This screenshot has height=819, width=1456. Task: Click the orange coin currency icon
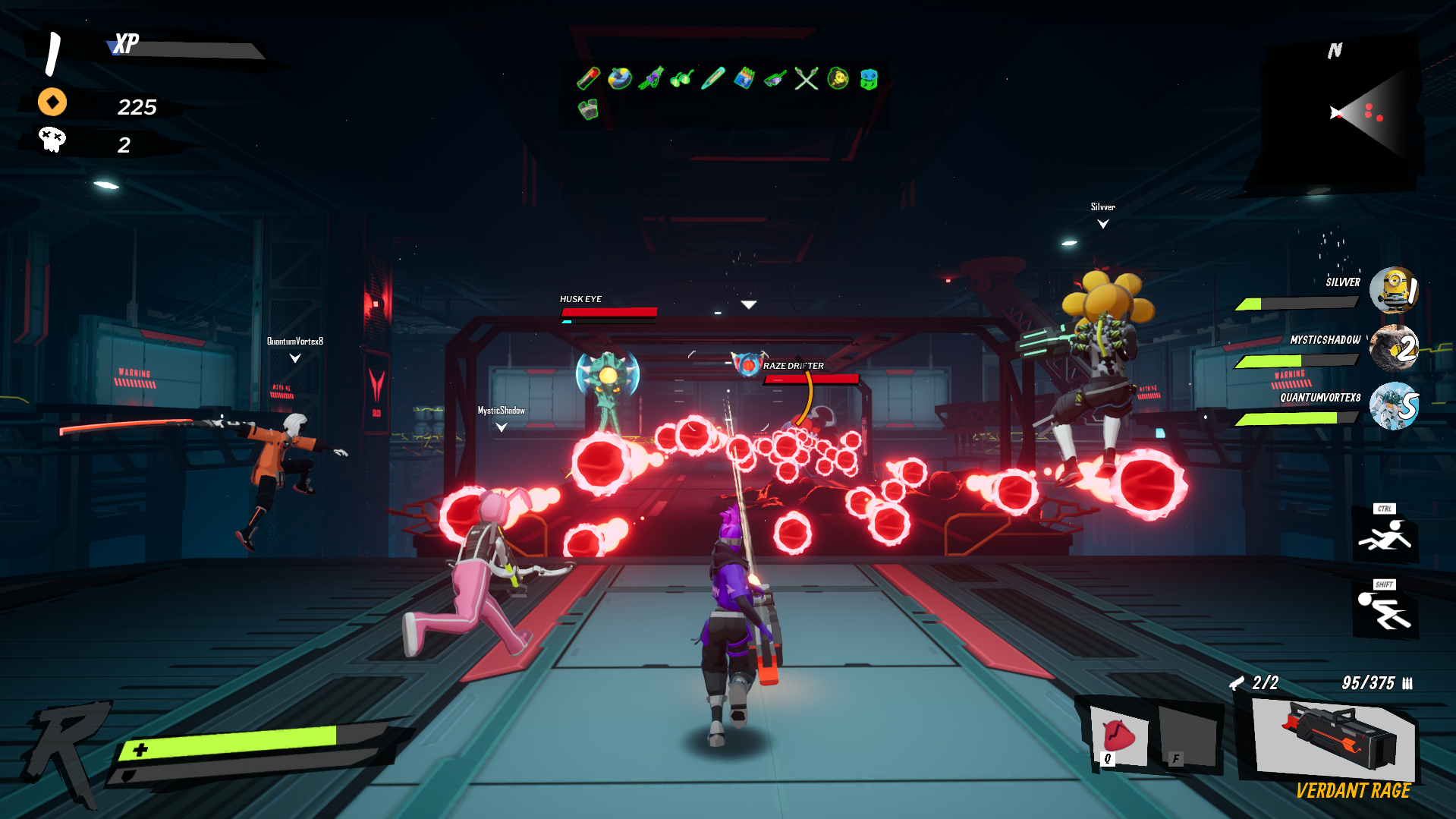[52, 102]
